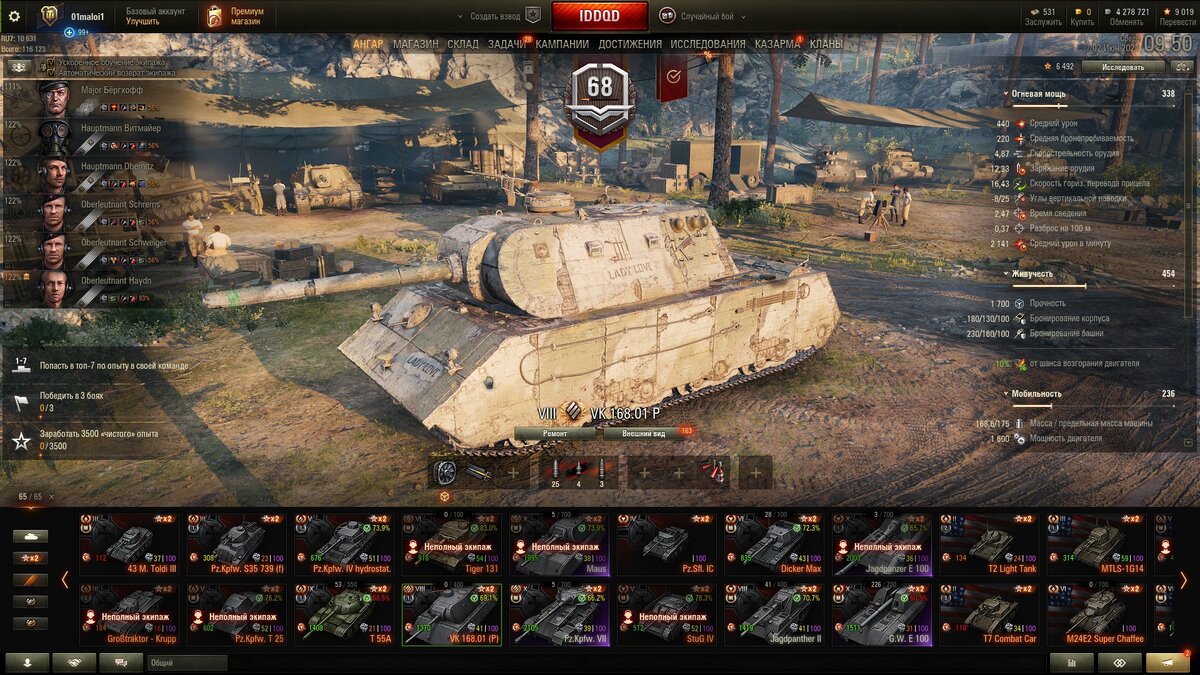Viewport: 1200px width, 675px height.
Task: Show the ДОСТИЖЕНИЯ tab
Action: [x=630, y=44]
